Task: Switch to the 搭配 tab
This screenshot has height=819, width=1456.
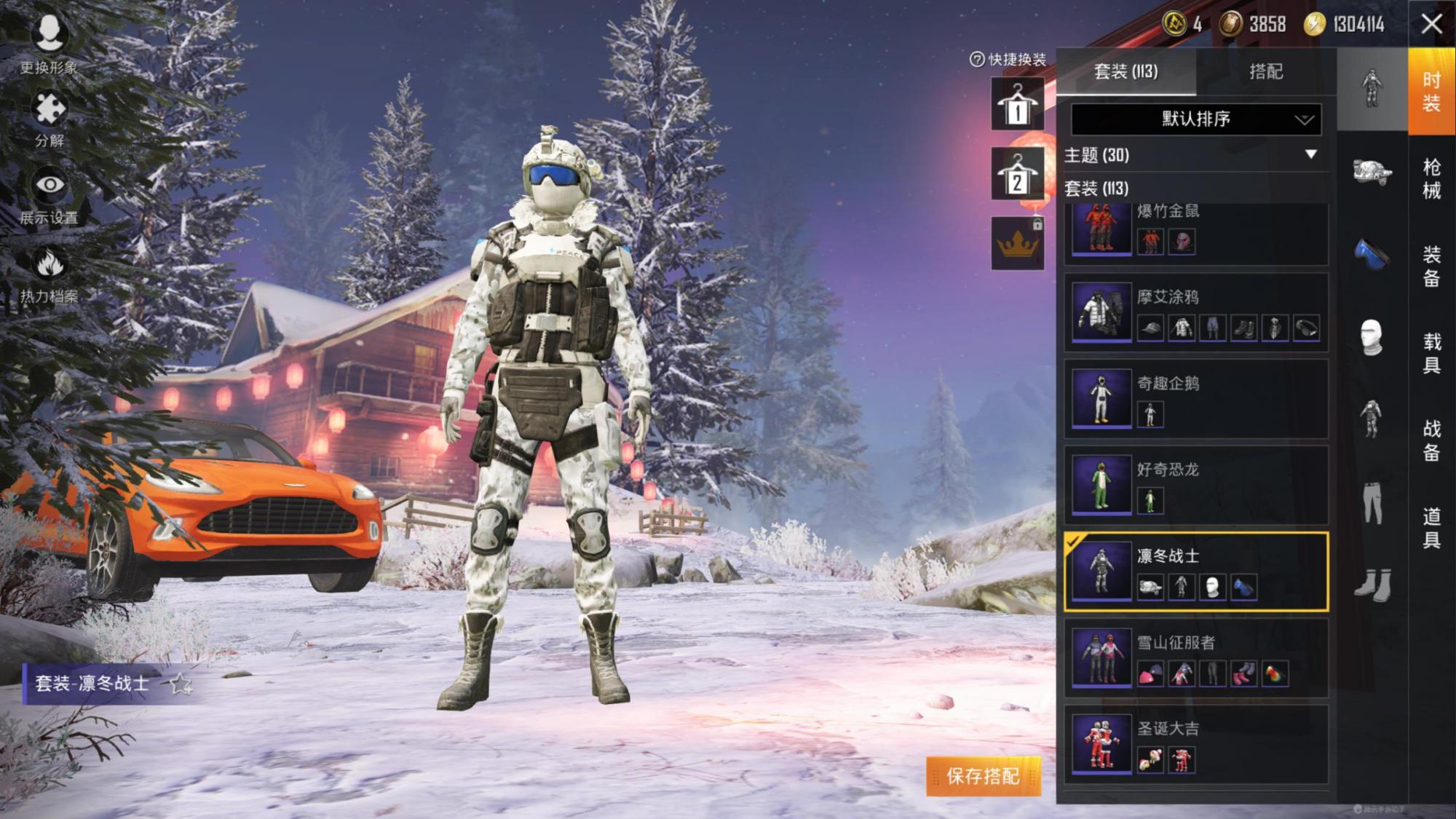Action: pyautogui.click(x=1265, y=71)
